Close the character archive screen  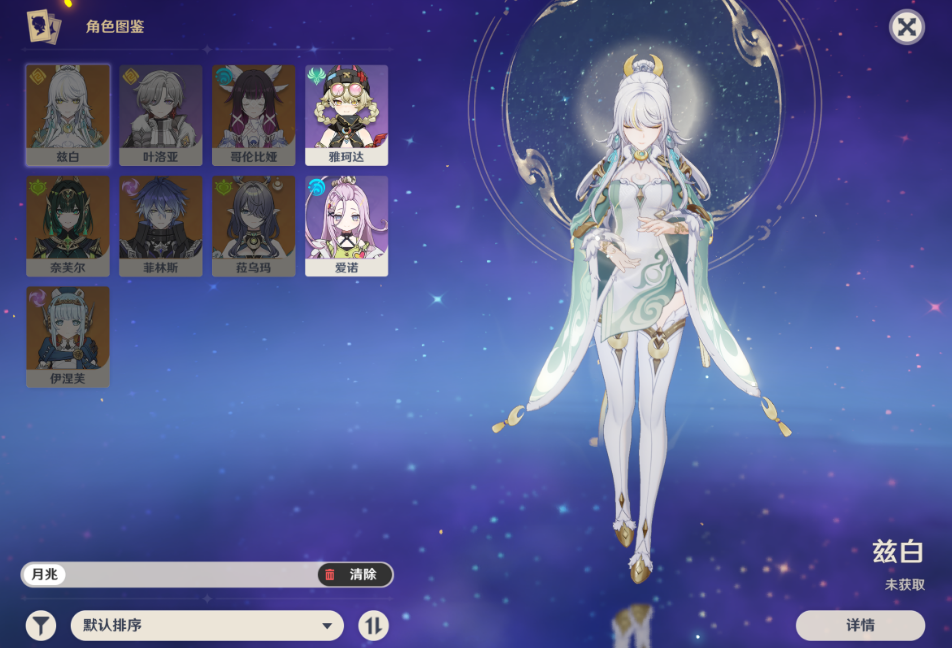[x=906, y=27]
